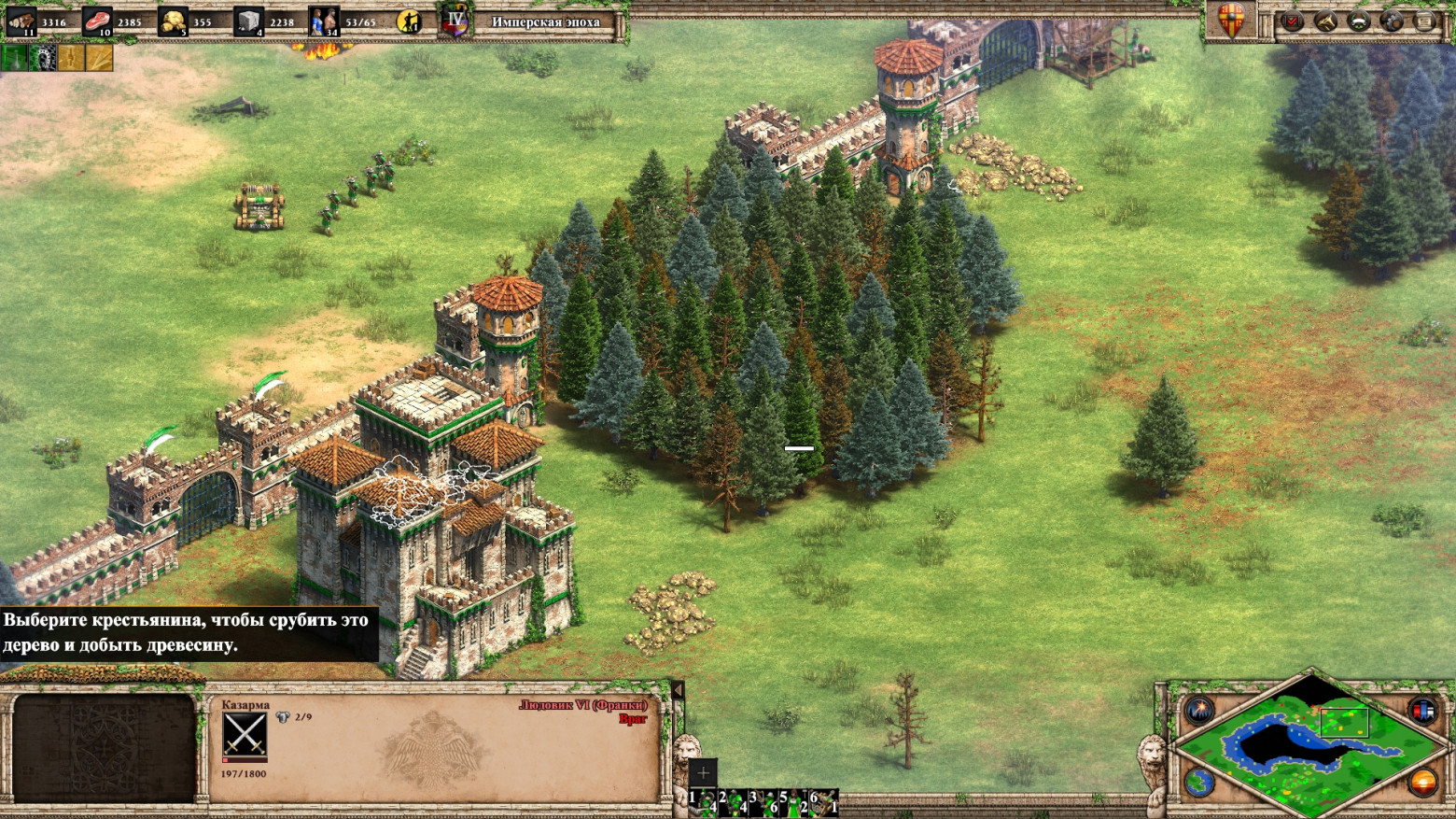
Task: Open chat via the golden horn button
Action: (1325, 21)
